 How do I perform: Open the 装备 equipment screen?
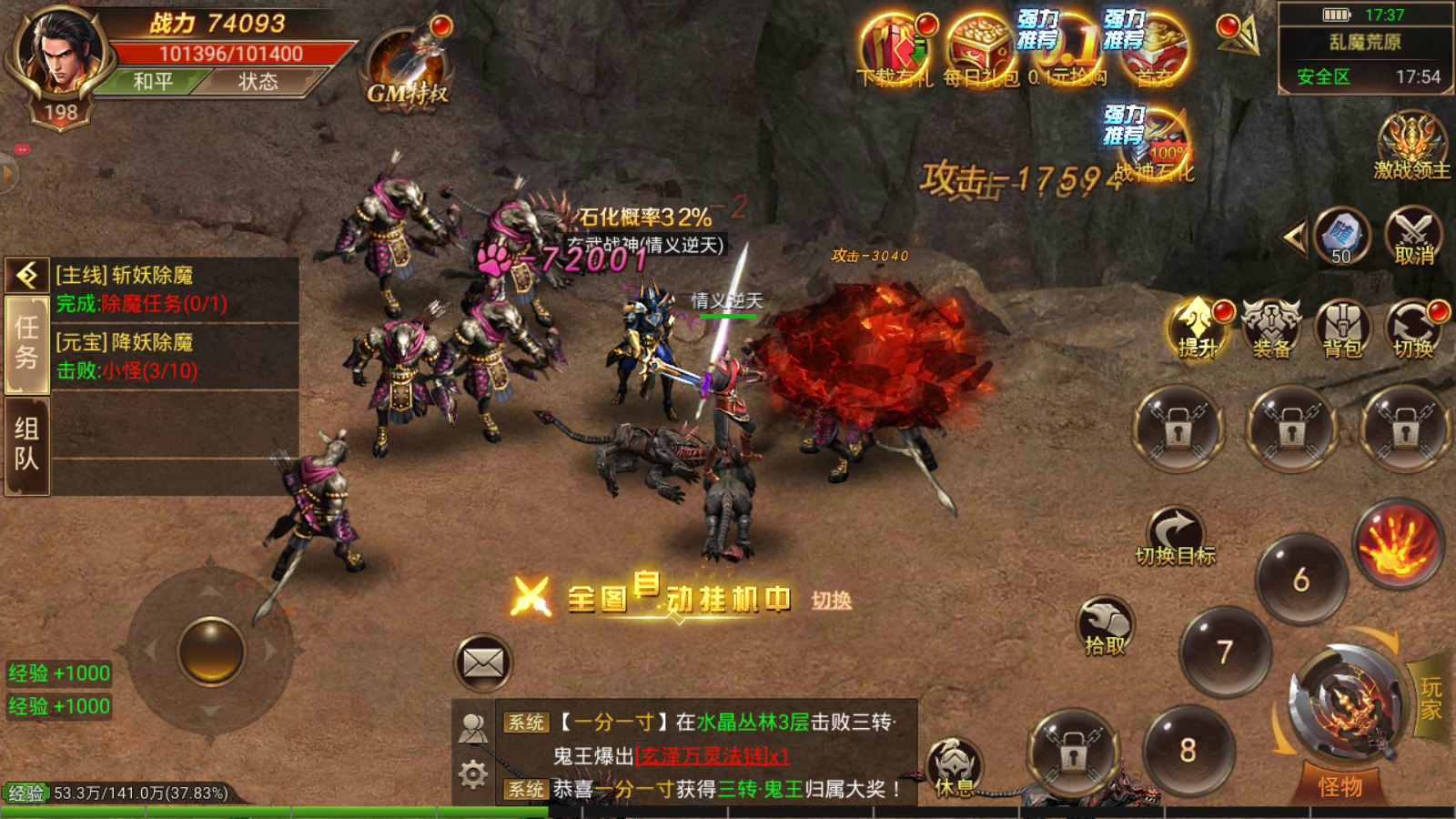(x=1271, y=329)
